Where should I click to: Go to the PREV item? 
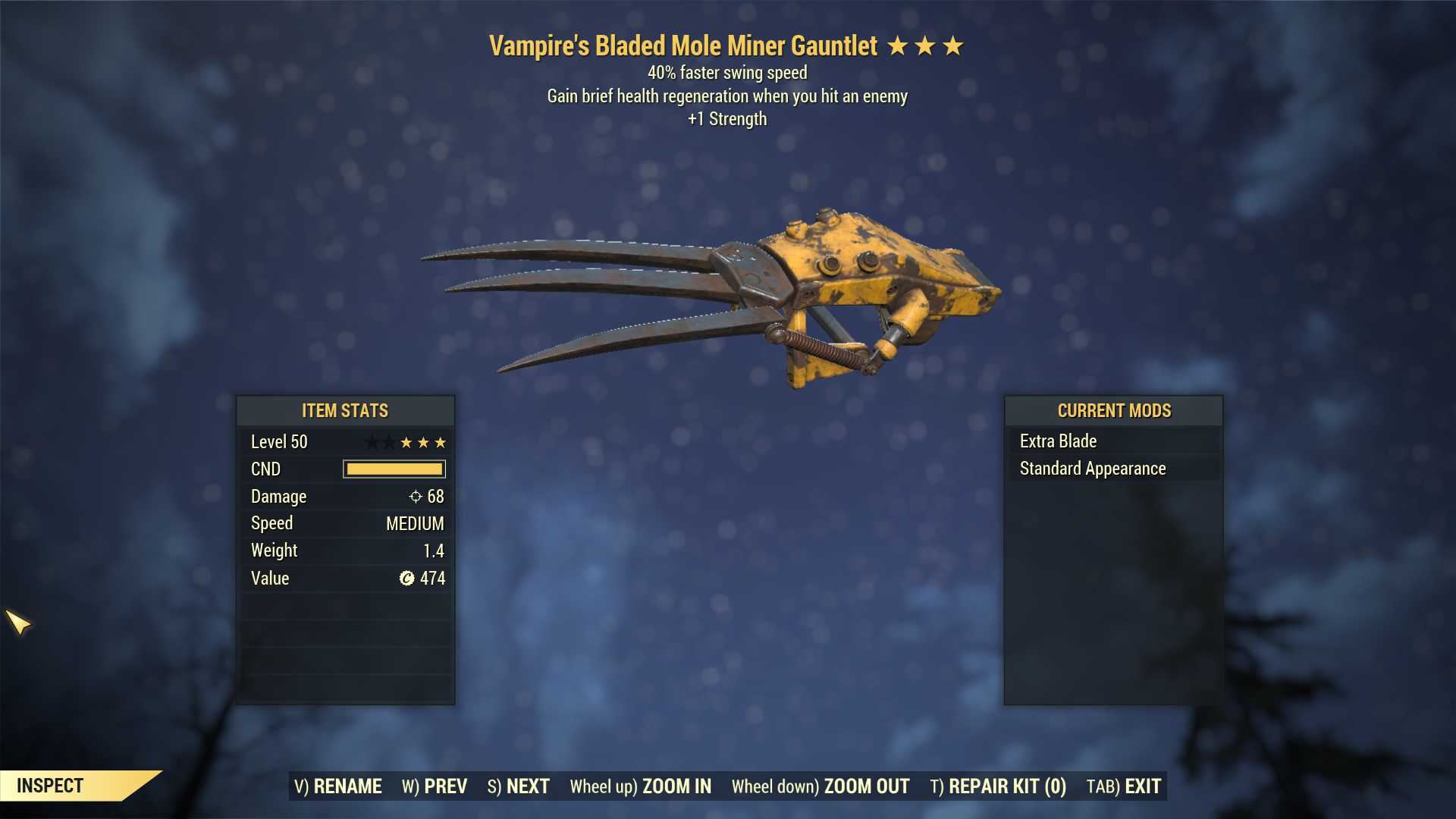point(435,786)
